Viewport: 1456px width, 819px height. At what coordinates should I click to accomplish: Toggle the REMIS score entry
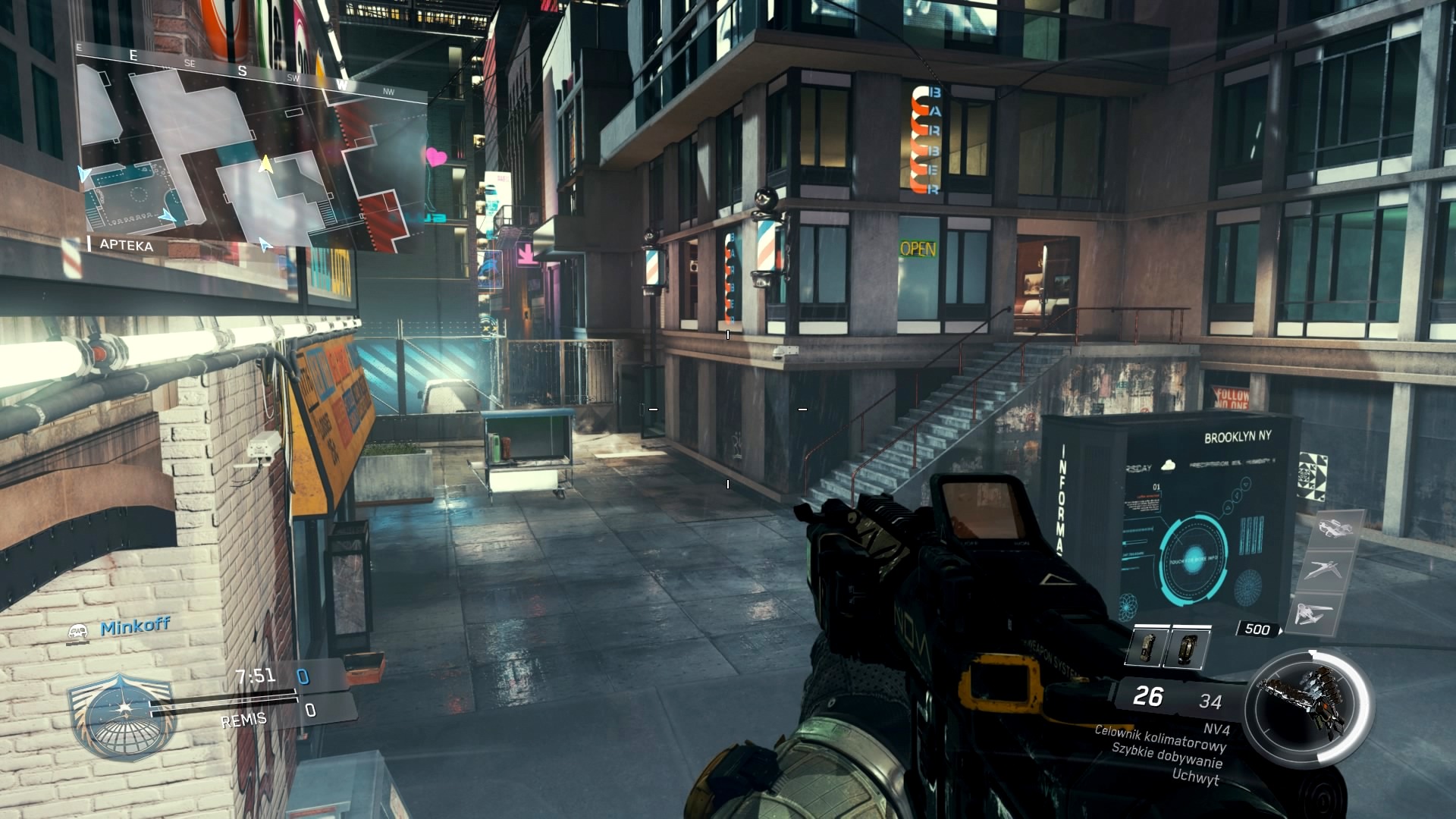(x=243, y=720)
